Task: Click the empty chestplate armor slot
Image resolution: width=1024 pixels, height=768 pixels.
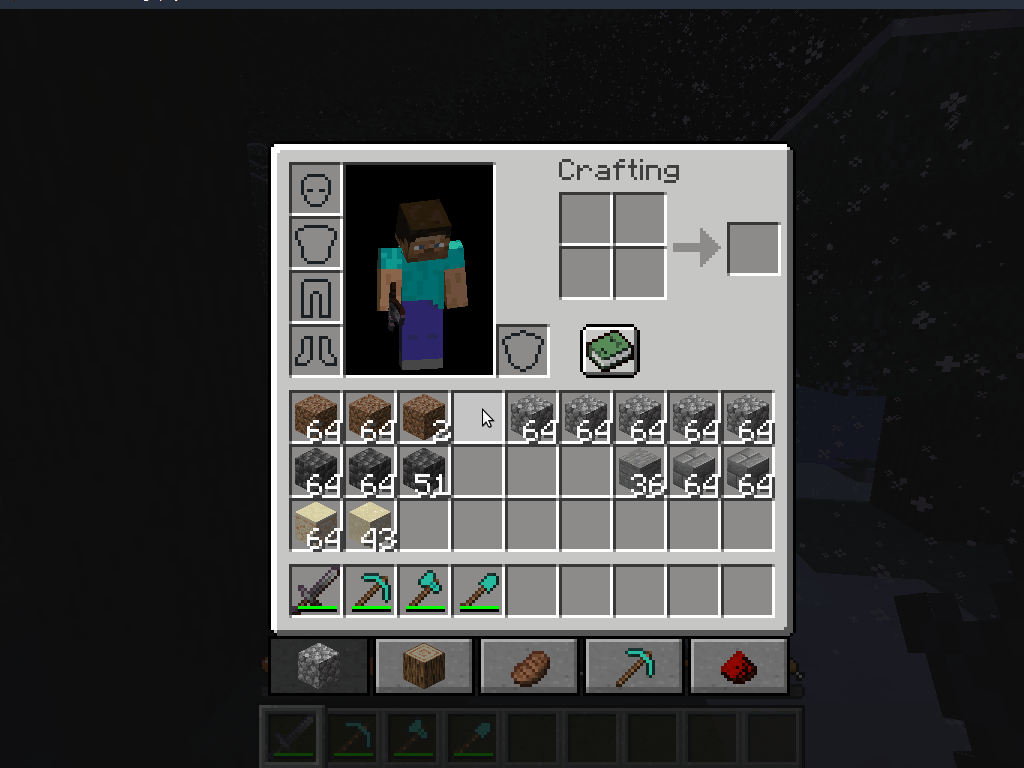Action: click(x=316, y=243)
